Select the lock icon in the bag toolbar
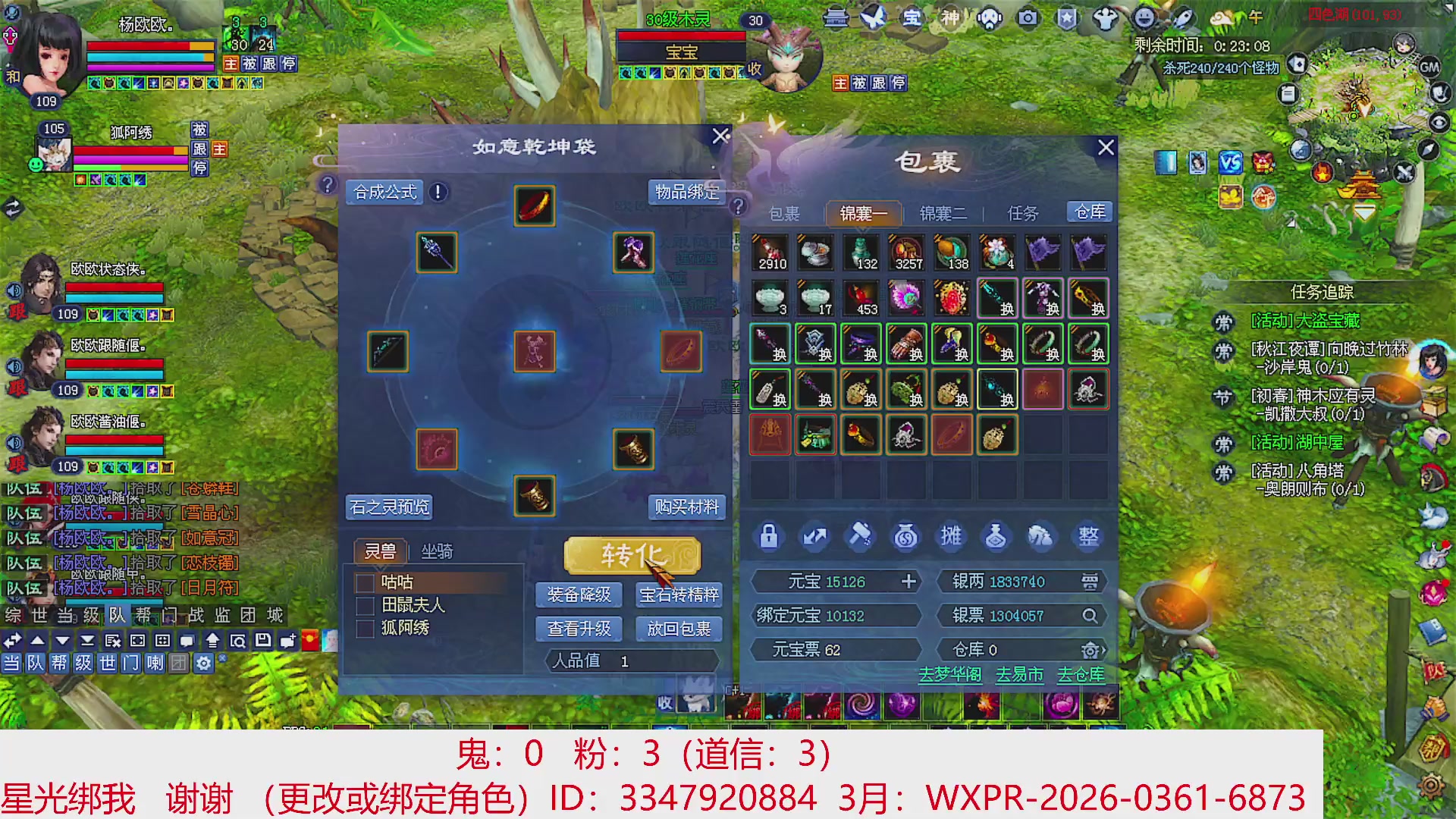 [x=768, y=536]
